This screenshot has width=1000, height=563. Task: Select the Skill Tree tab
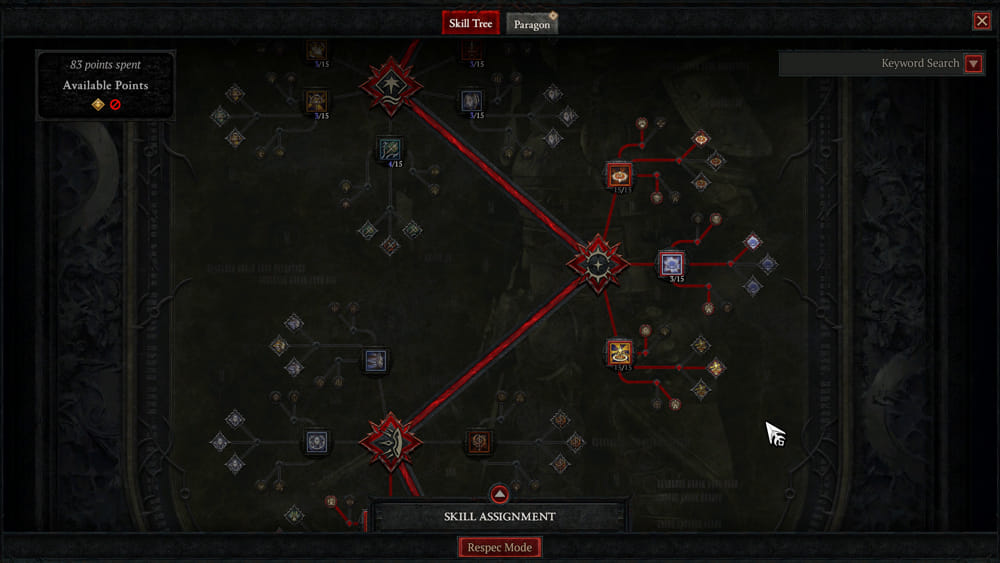471,23
